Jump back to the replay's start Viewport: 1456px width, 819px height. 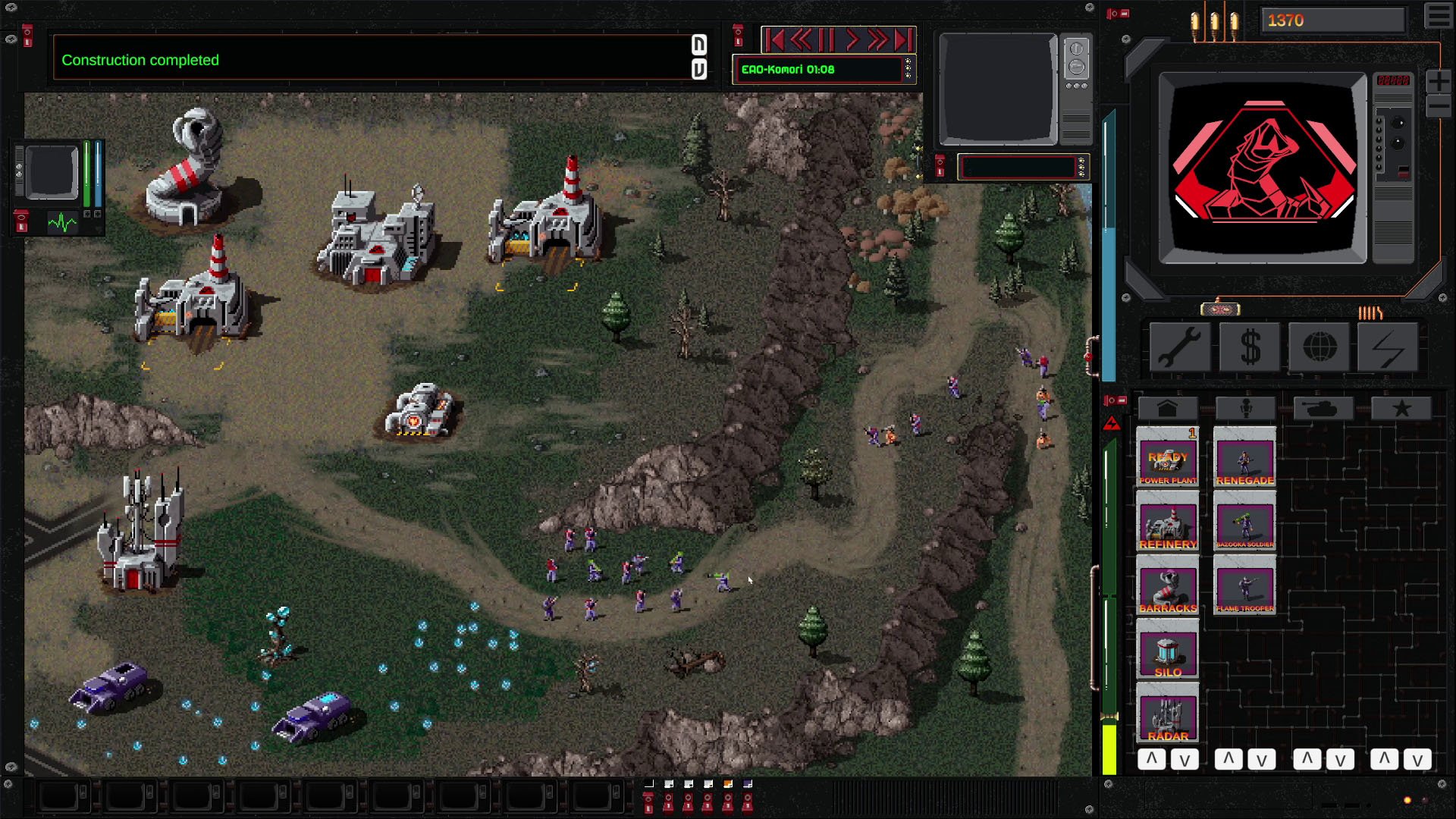coord(774,39)
